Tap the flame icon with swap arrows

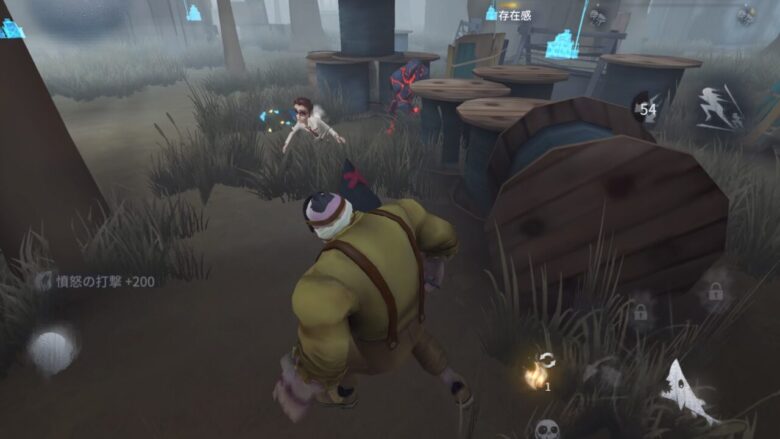pos(539,372)
